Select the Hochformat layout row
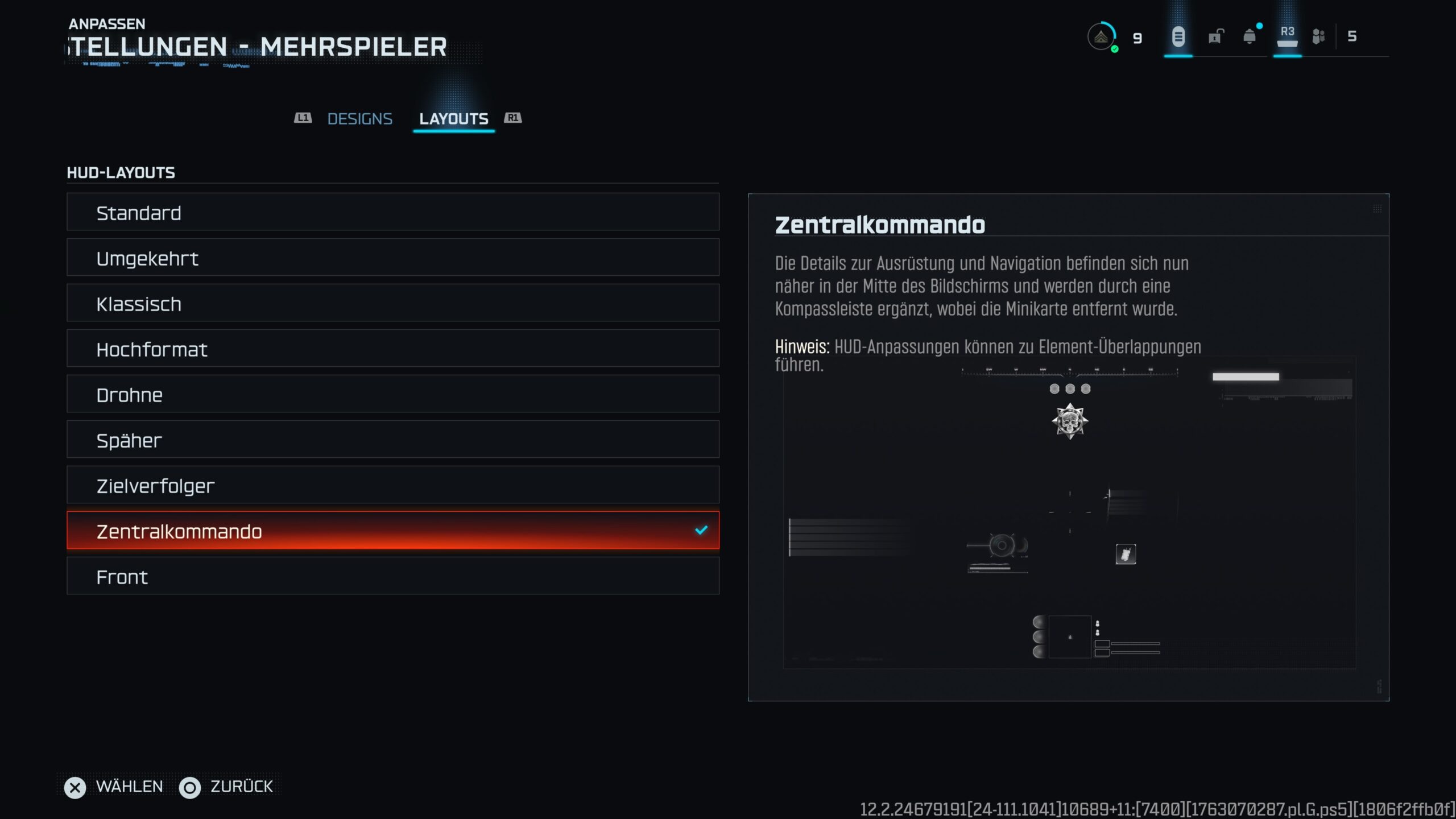Viewport: 1456px width, 819px height. [x=392, y=349]
